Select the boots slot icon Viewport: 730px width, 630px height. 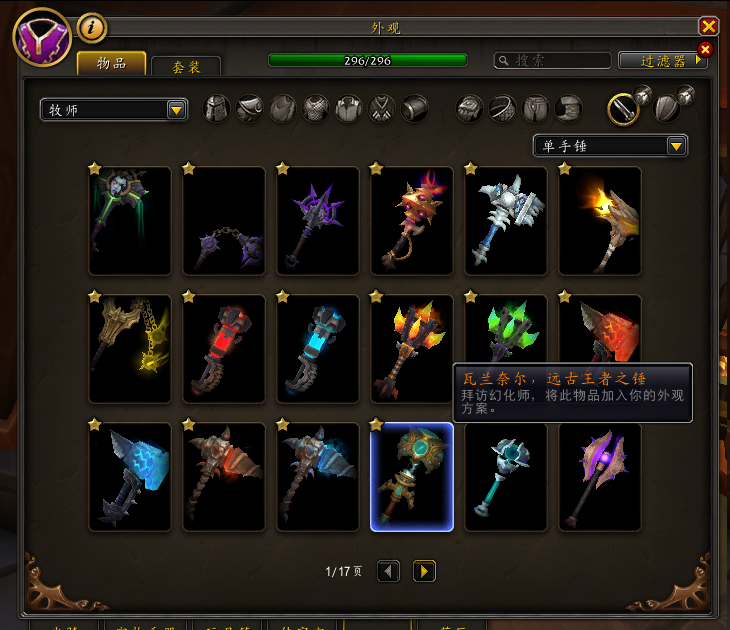[569, 109]
